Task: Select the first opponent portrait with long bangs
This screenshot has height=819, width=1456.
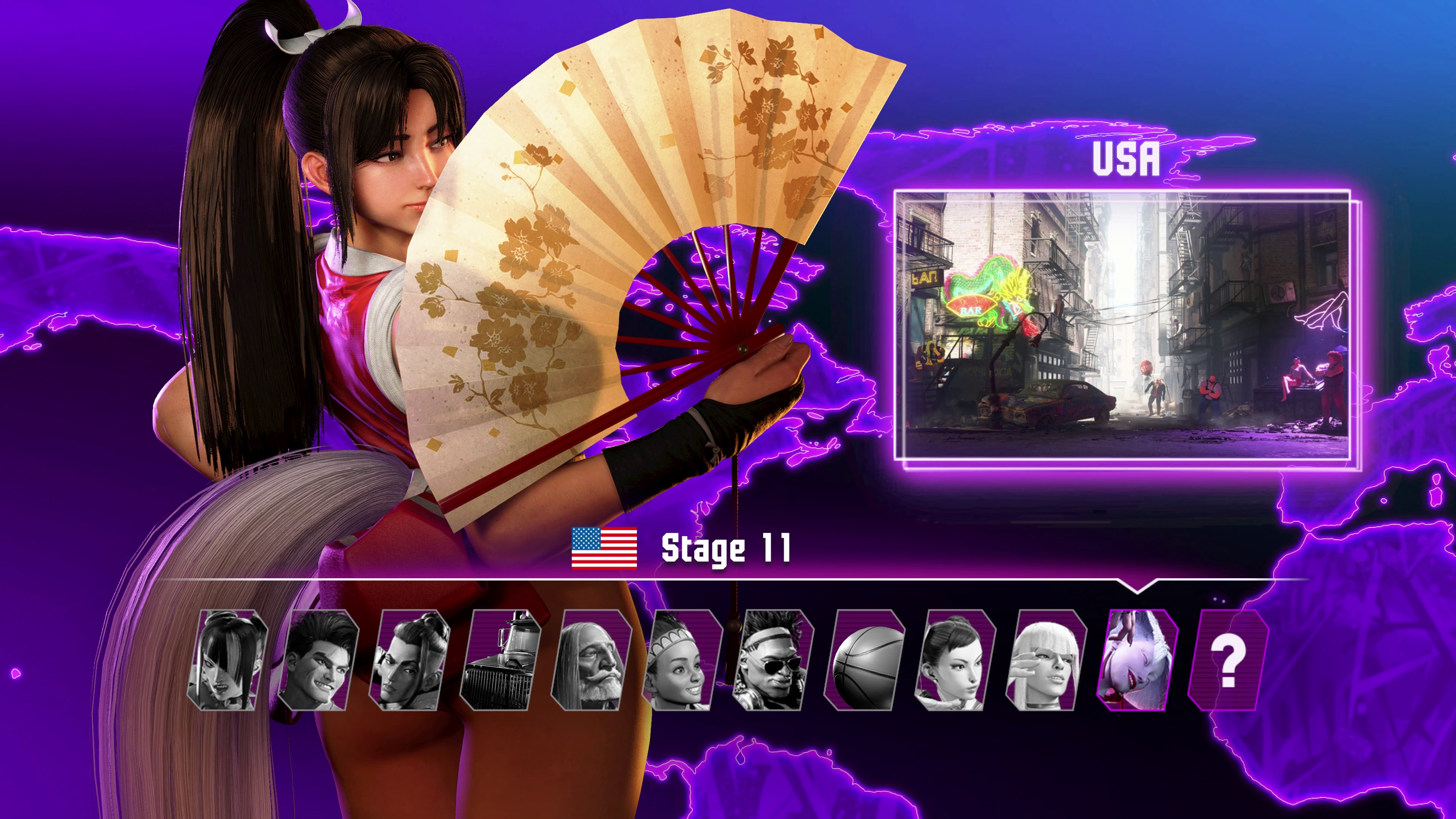Action: pyautogui.click(x=227, y=660)
